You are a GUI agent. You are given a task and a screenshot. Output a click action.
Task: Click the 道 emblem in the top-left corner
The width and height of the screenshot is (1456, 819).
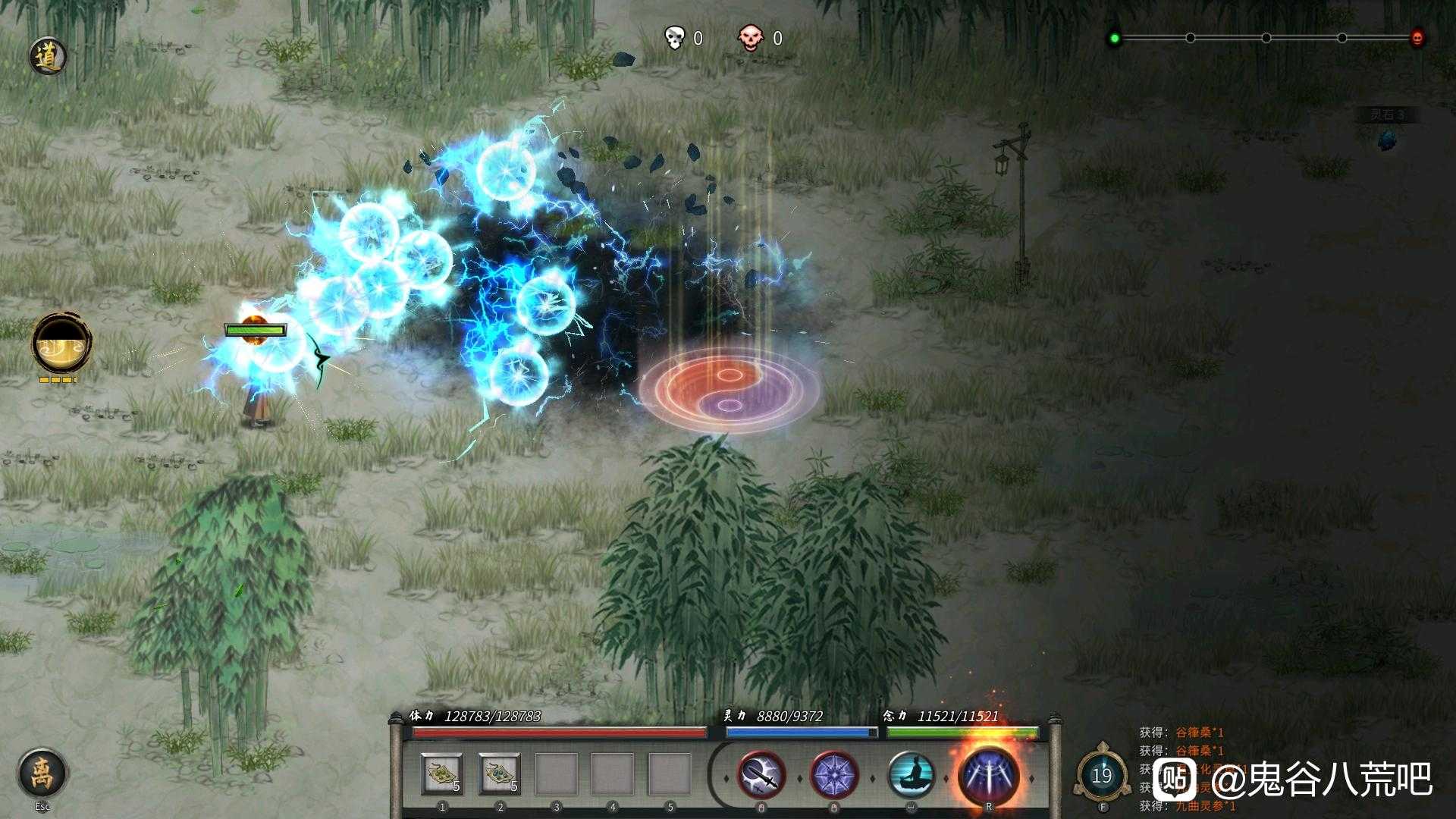(x=47, y=55)
